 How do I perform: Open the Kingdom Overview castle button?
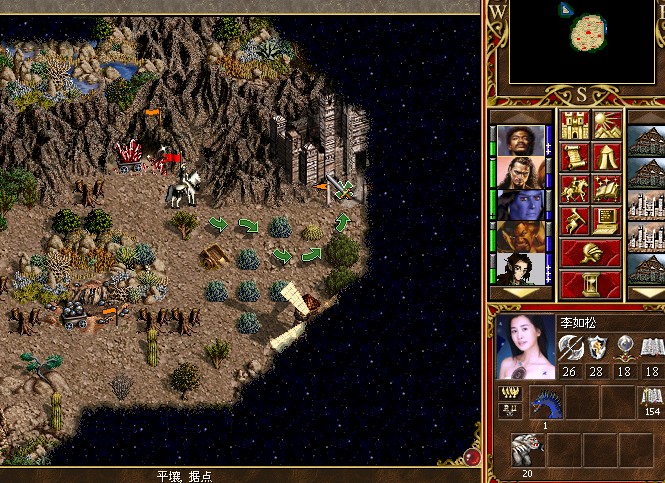(x=574, y=126)
